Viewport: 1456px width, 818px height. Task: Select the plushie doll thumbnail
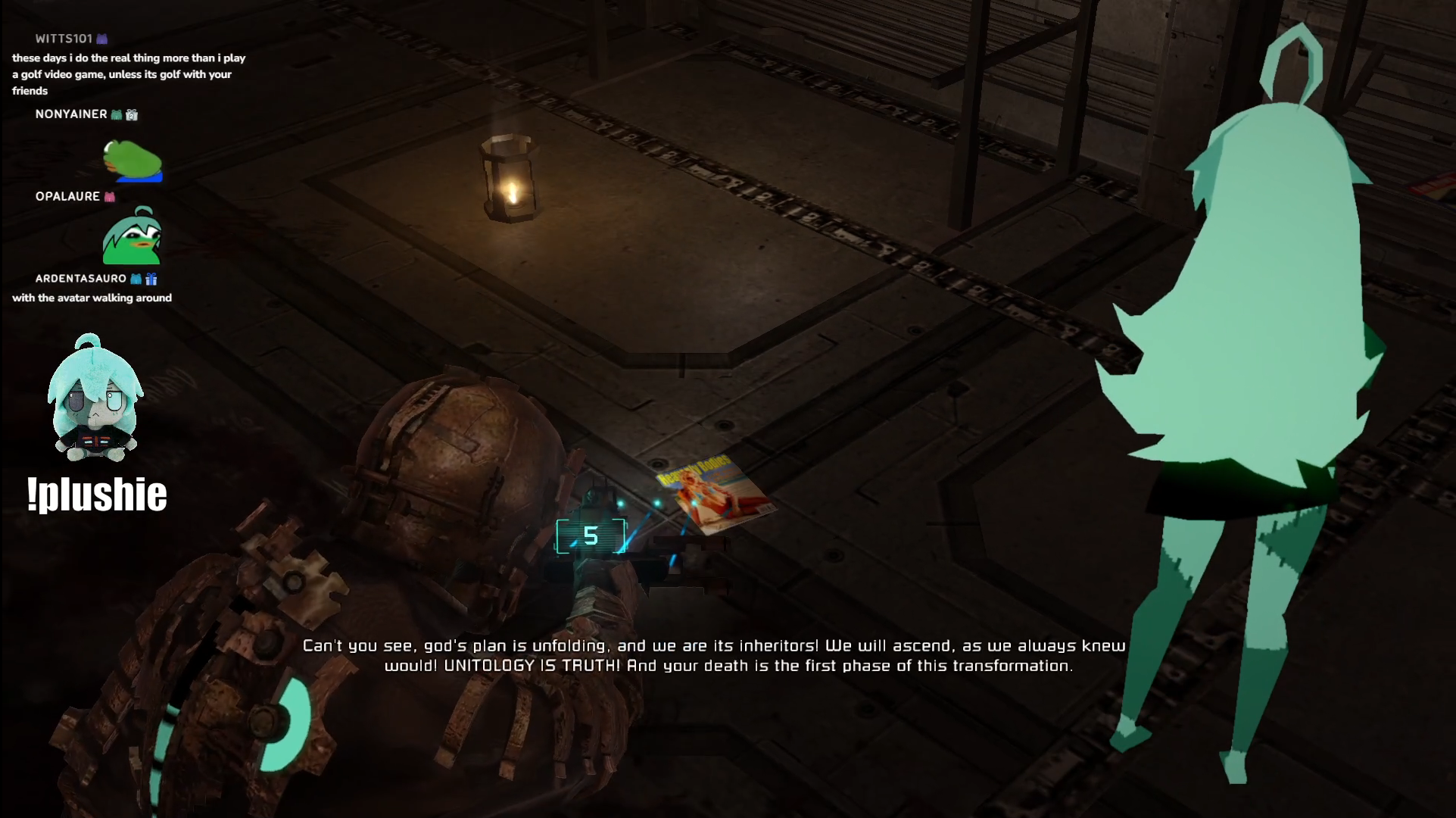click(x=95, y=399)
